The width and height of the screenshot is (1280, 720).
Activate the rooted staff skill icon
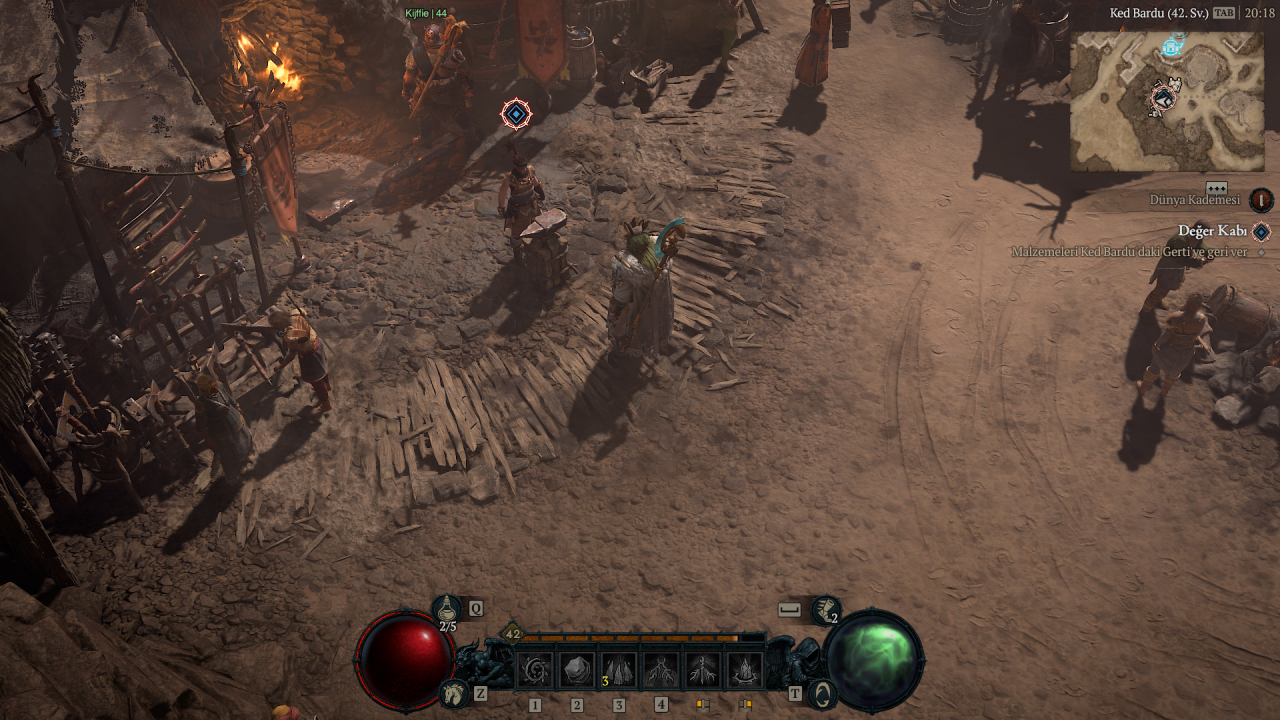pyautogui.click(x=703, y=670)
